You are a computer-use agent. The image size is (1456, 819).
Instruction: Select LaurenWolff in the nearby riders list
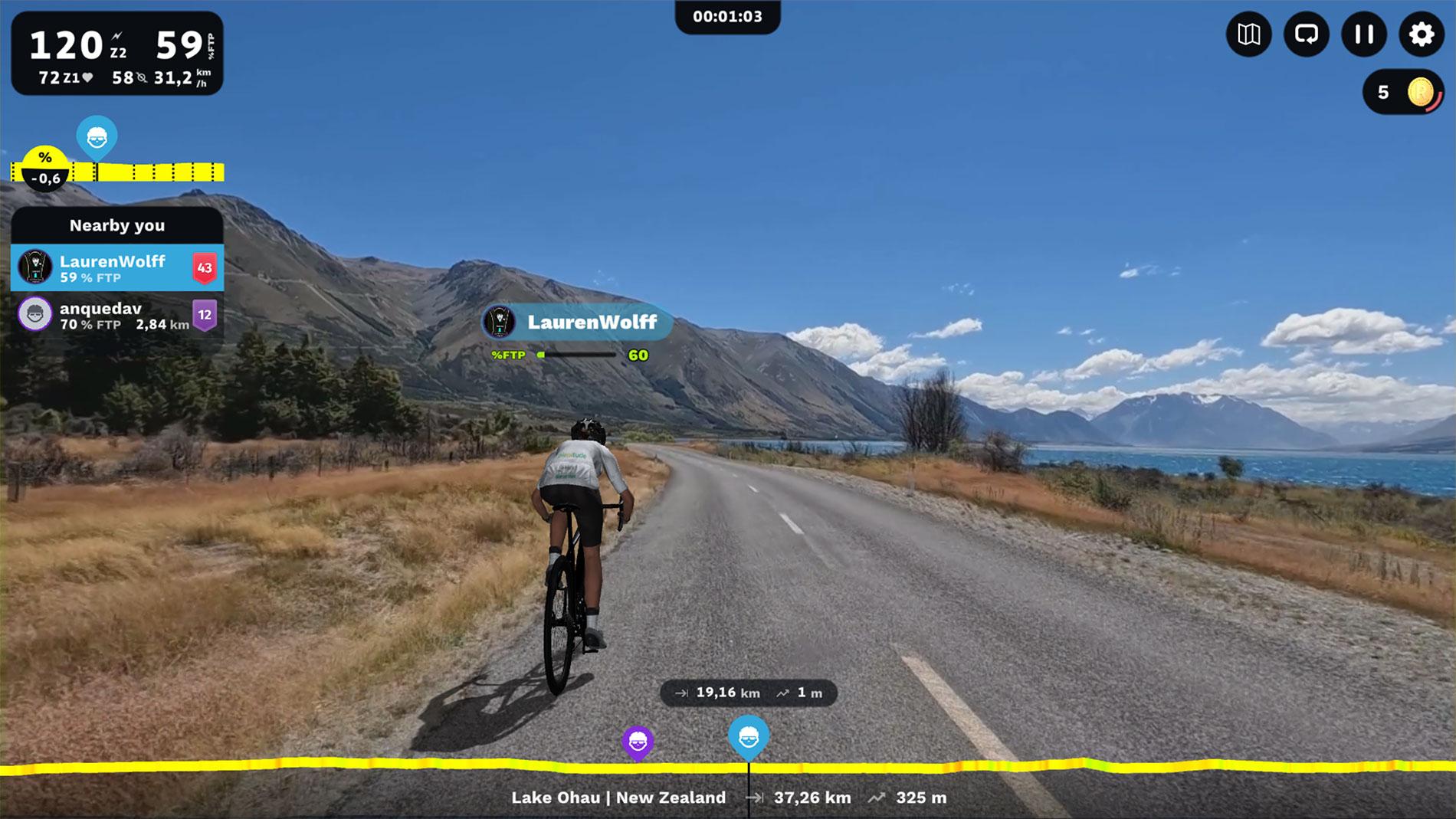[117, 268]
